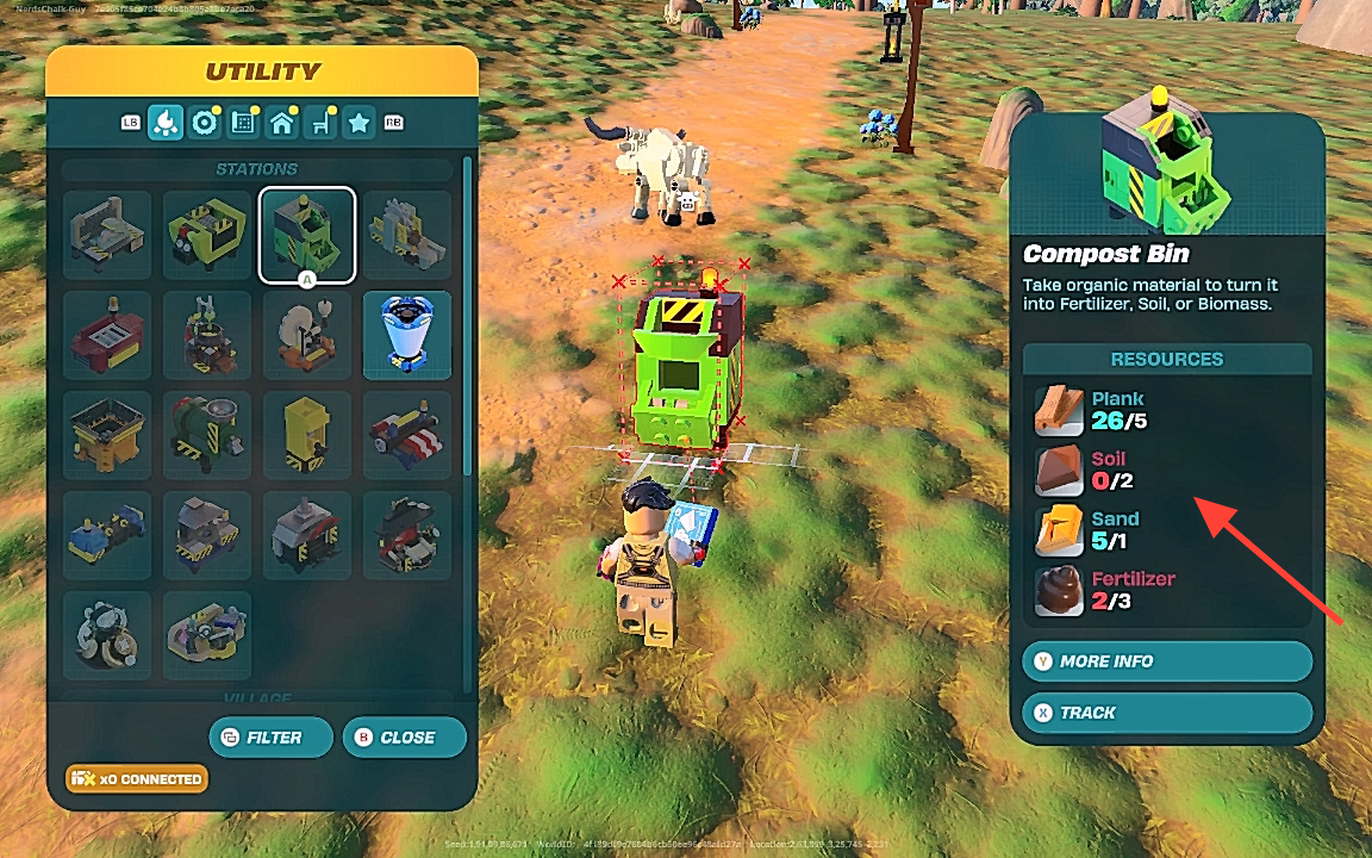The width and height of the screenshot is (1372, 858).
Task: Switch to the gear category tab
Action: pyautogui.click(x=205, y=122)
